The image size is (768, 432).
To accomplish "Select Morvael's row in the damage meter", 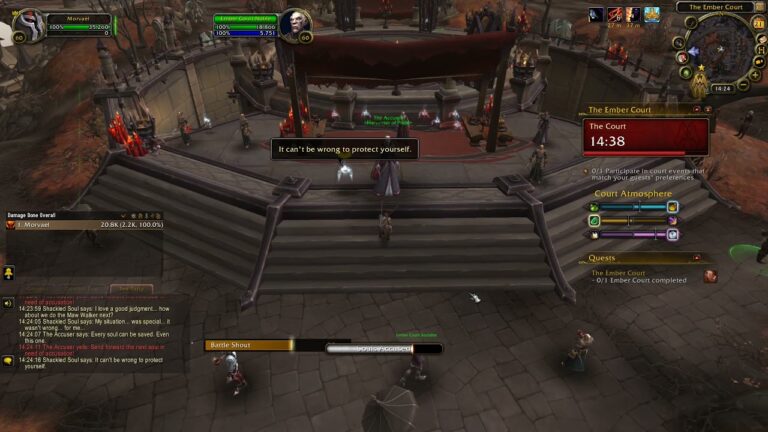I will point(72,225).
